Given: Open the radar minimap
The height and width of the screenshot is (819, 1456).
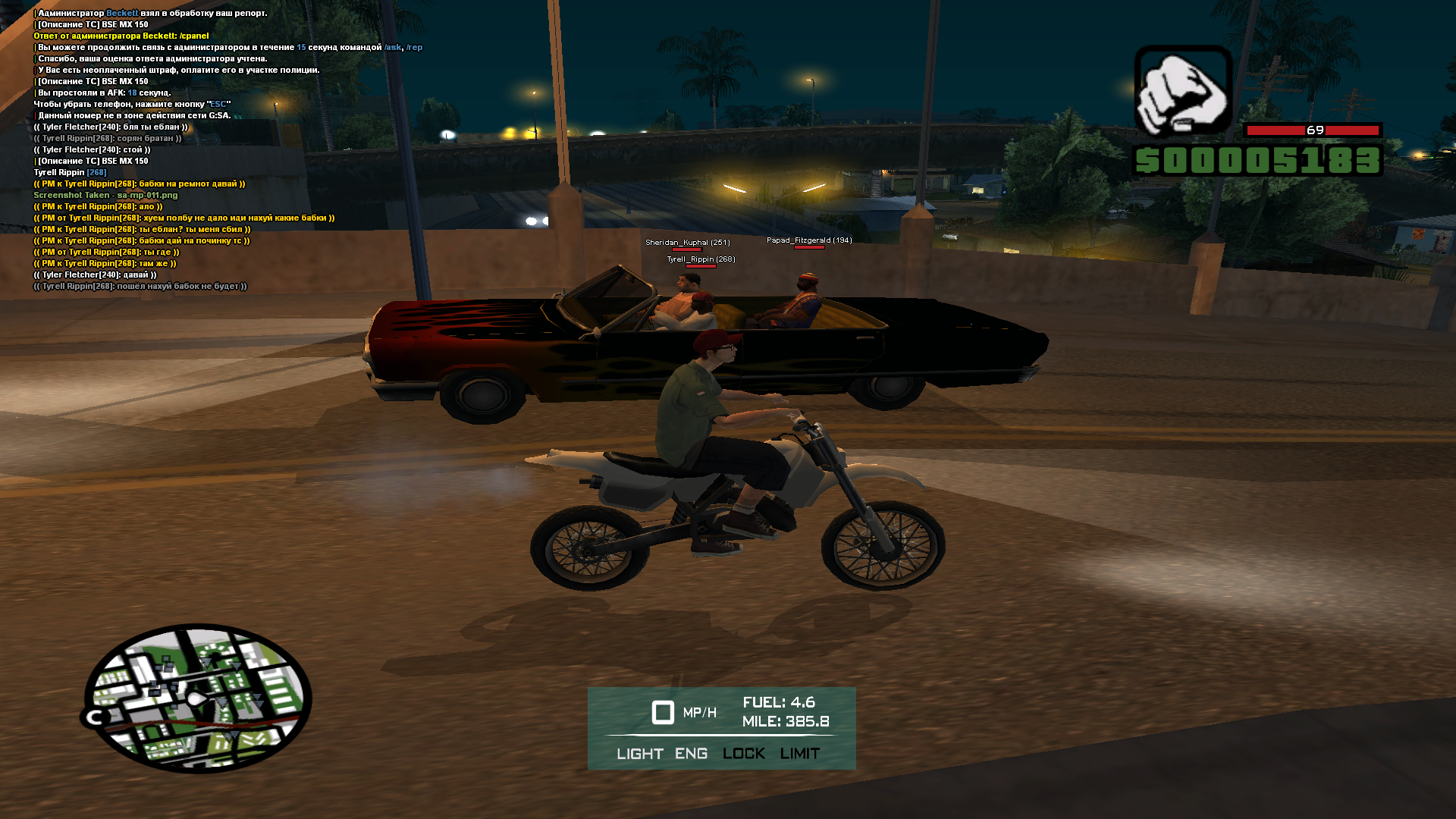Looking at the screenshot, I should (197, 698).
